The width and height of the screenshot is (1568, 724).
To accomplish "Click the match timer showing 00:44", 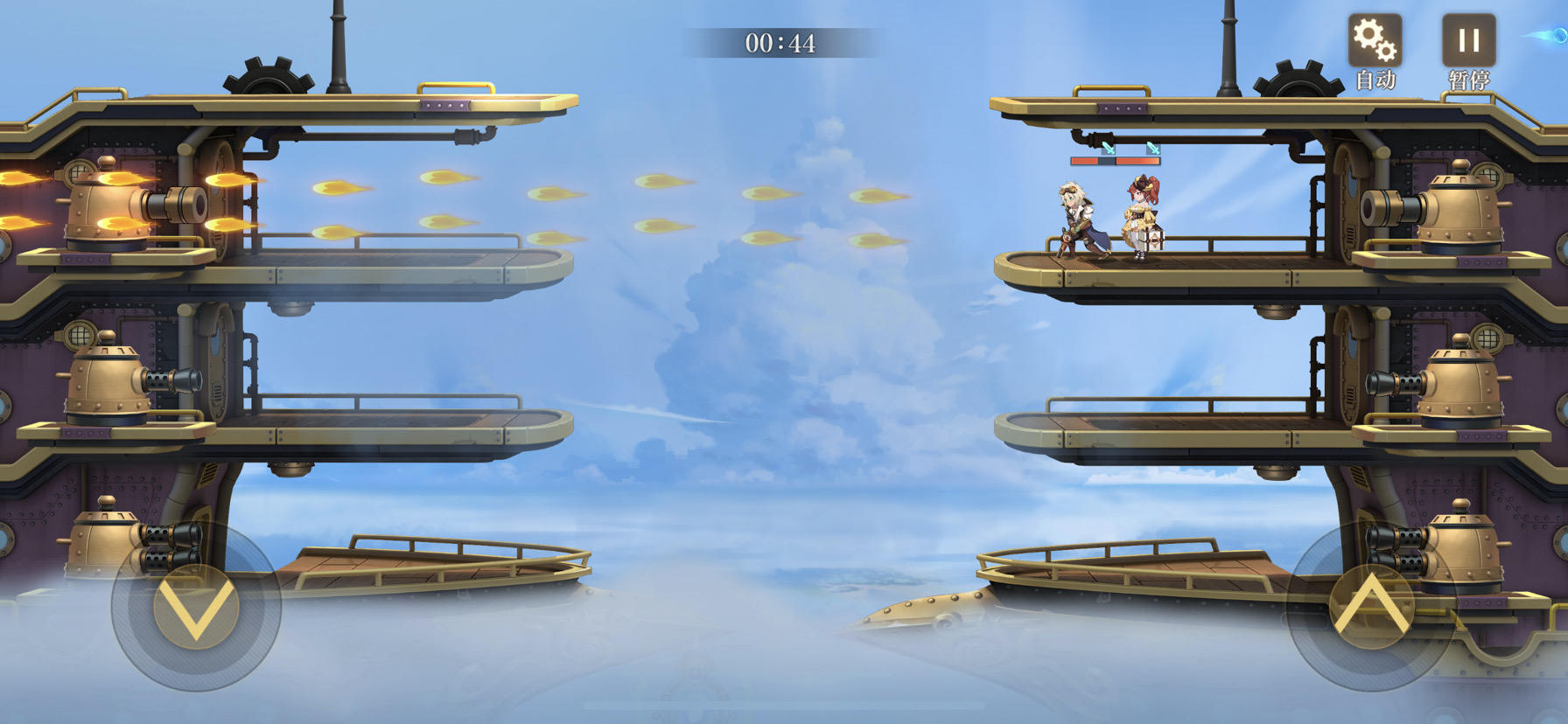I will coord(781,40).
